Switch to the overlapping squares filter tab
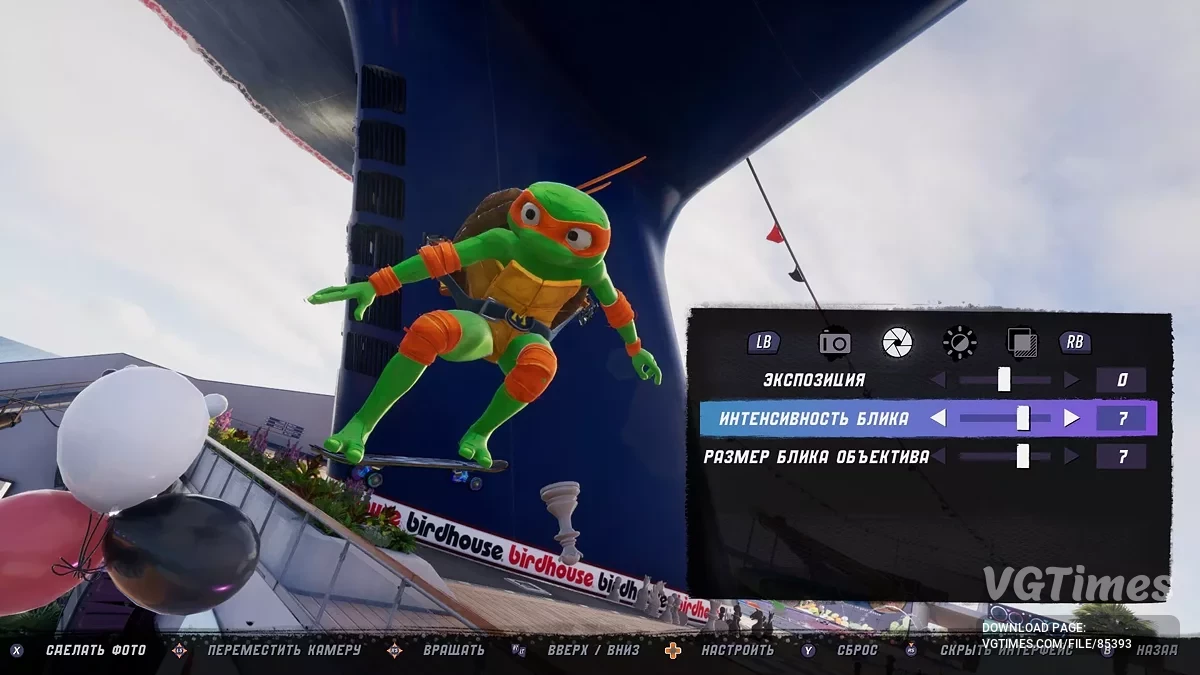The height and width of the screenshot is (675, 1200). (x=1022, y=342)
